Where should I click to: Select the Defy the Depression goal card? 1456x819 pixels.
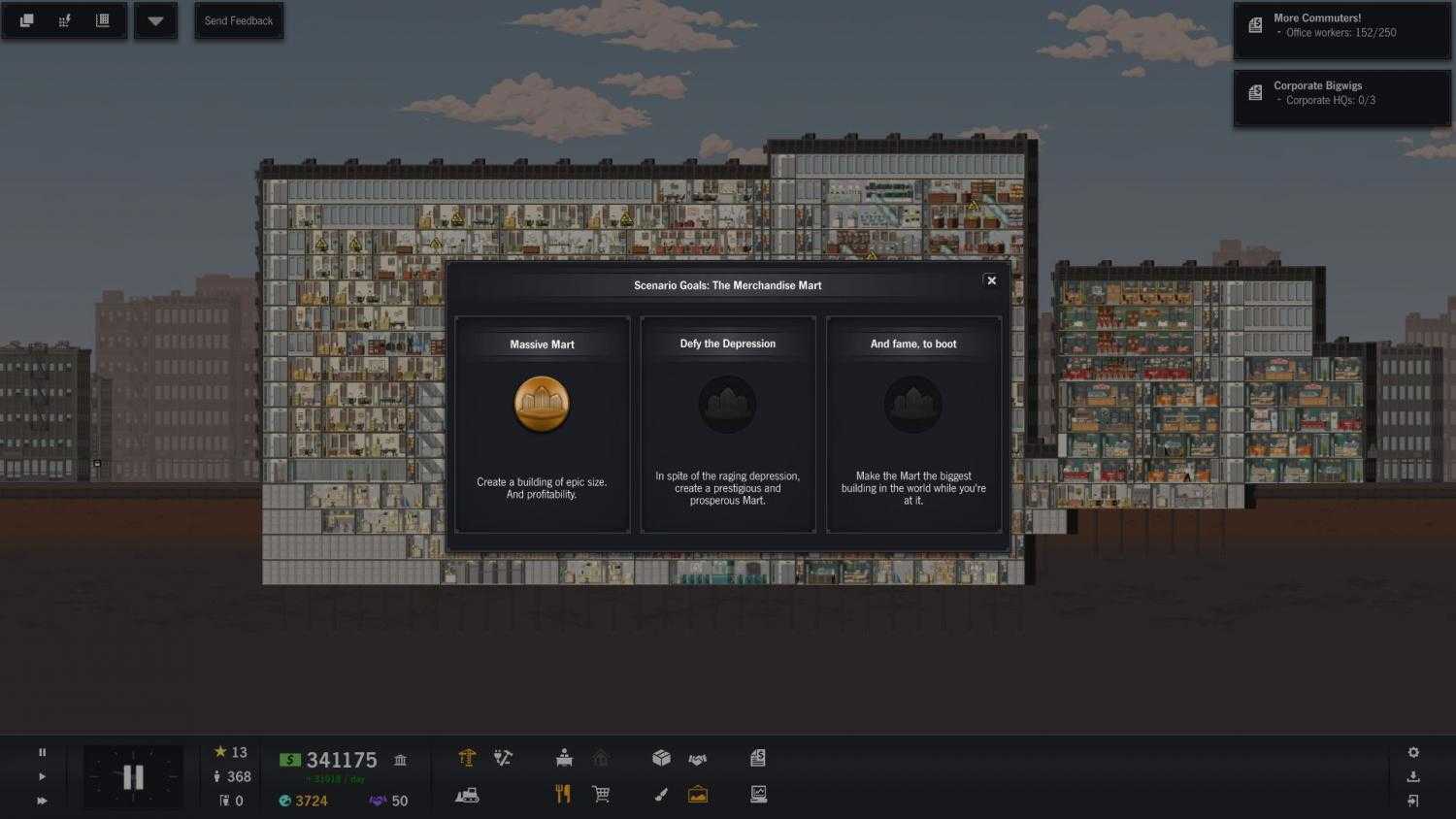click(x=727, y=422)
